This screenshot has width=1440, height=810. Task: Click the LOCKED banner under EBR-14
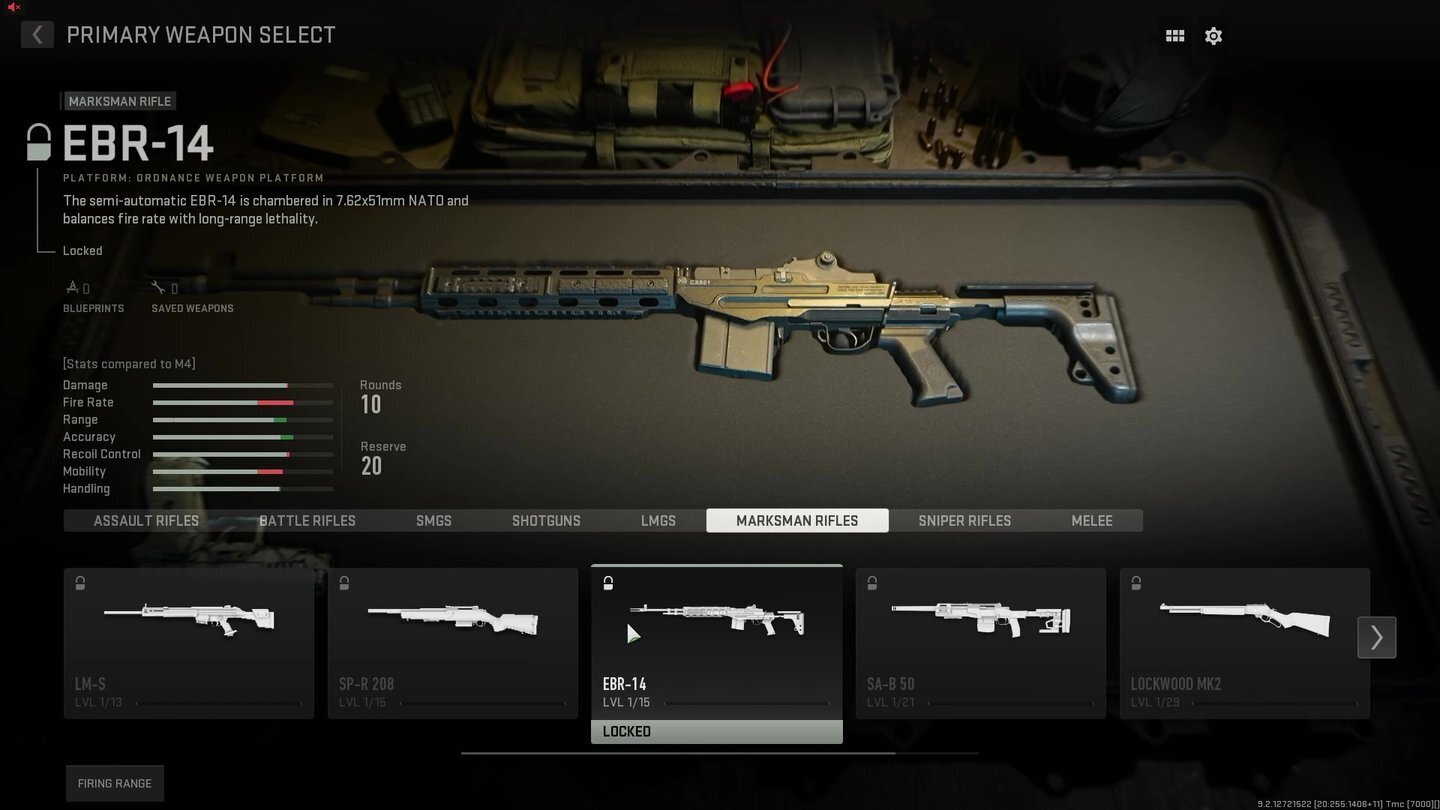716,731
